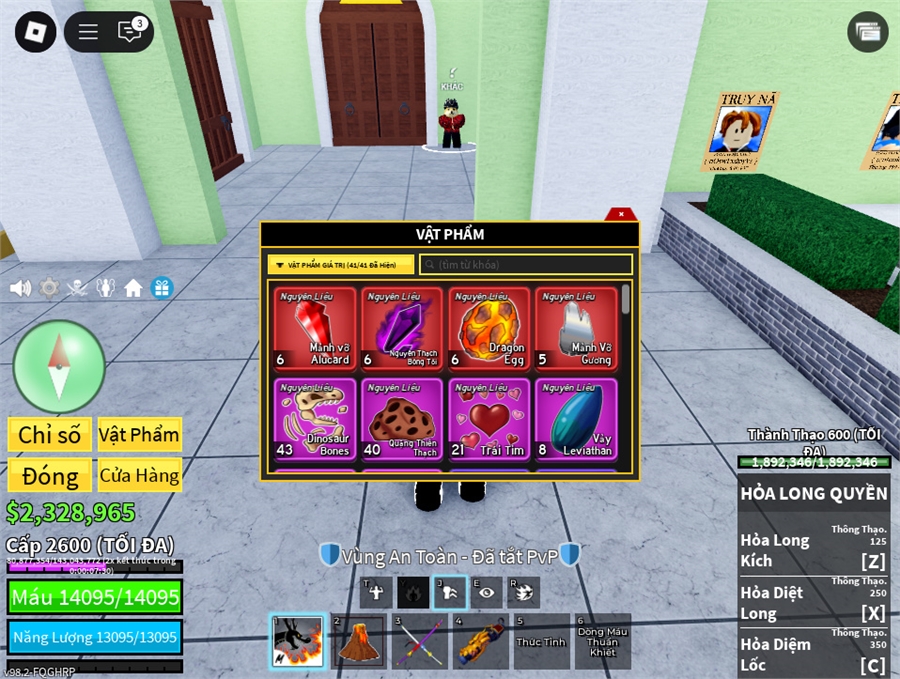Open the Vật Phẩm Giá Trị filter dropdown
This screenshot has width=900, height=679.
point(340,265)
